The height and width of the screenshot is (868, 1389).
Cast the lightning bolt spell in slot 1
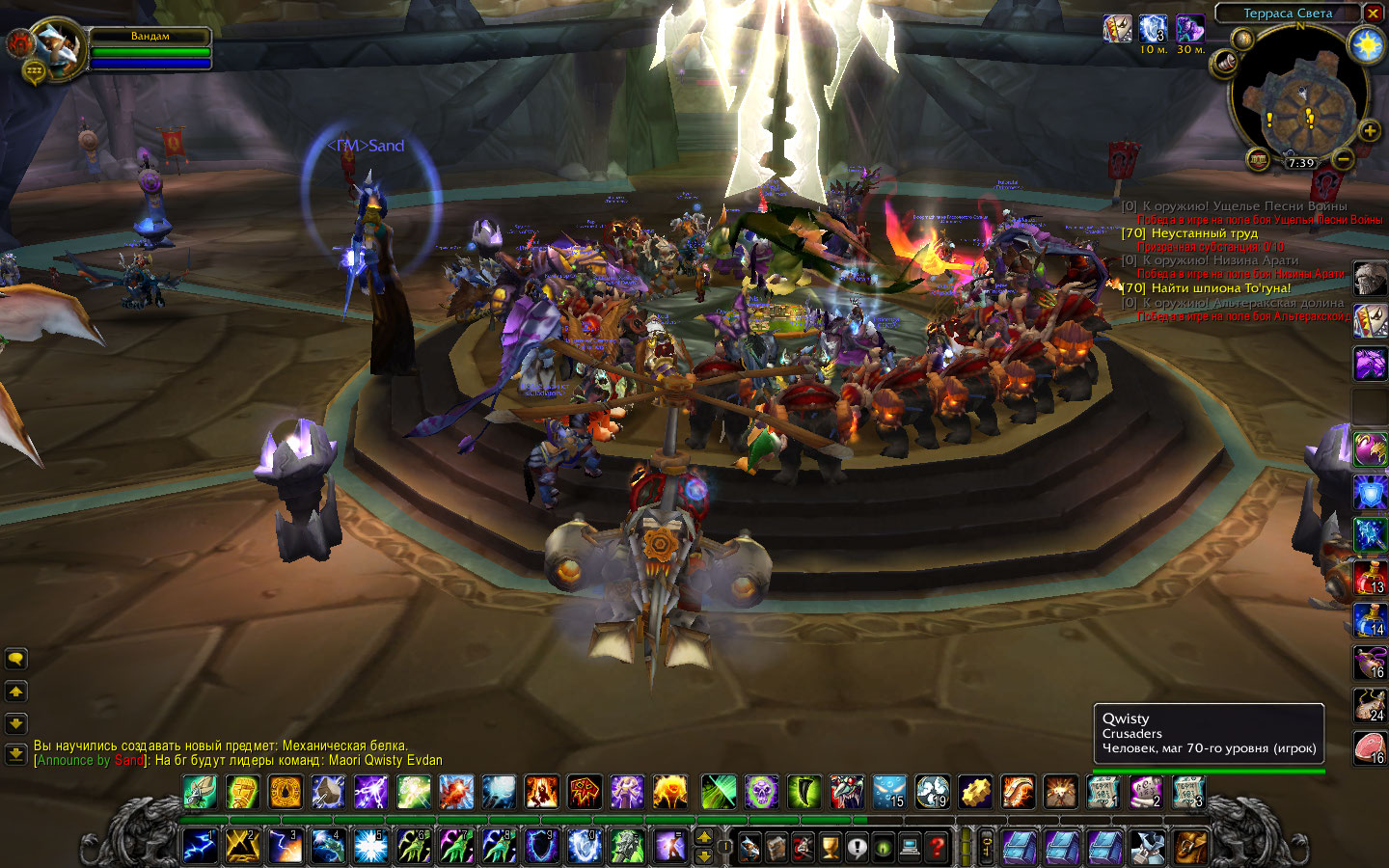tap(200, 846)
